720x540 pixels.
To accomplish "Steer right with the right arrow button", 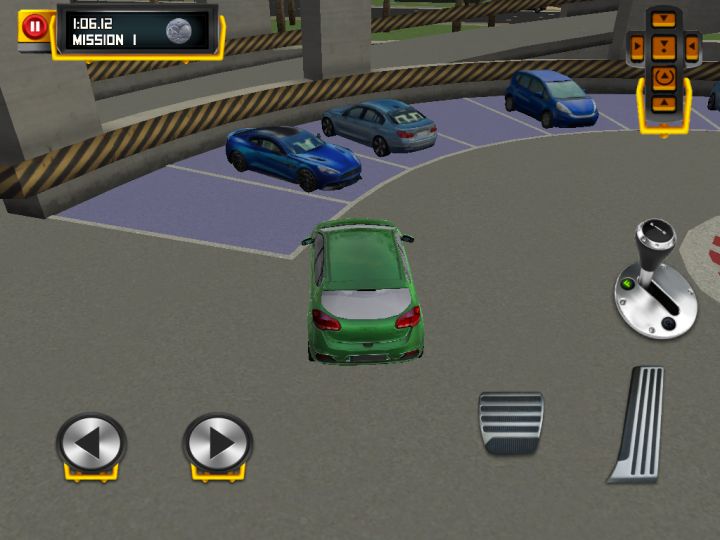I will (x=218, y=442).
